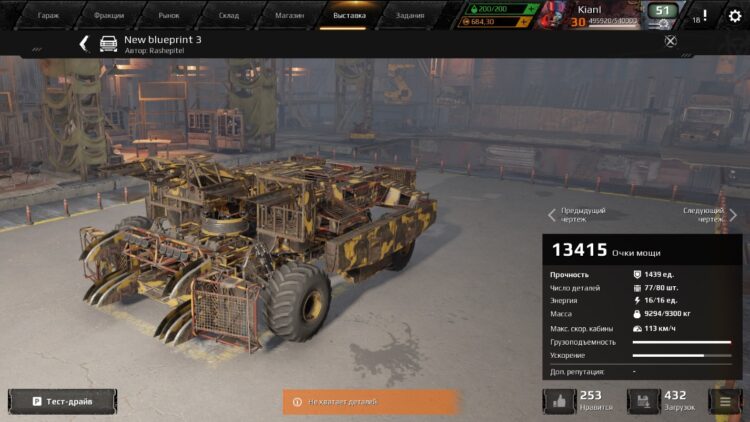Image resolution: width=750 pixels, height=422 pixels.
Task: Open the Гараж tab
Action: pyautogui.click(x=48, y=15)
